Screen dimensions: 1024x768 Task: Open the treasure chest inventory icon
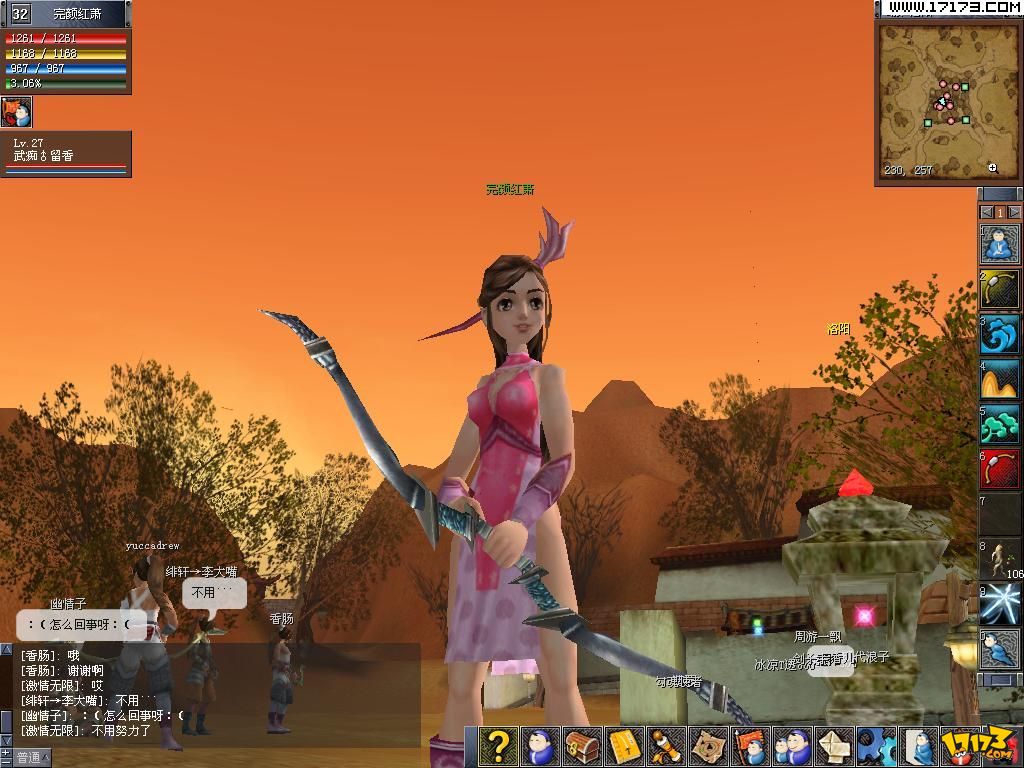[582, 746]
